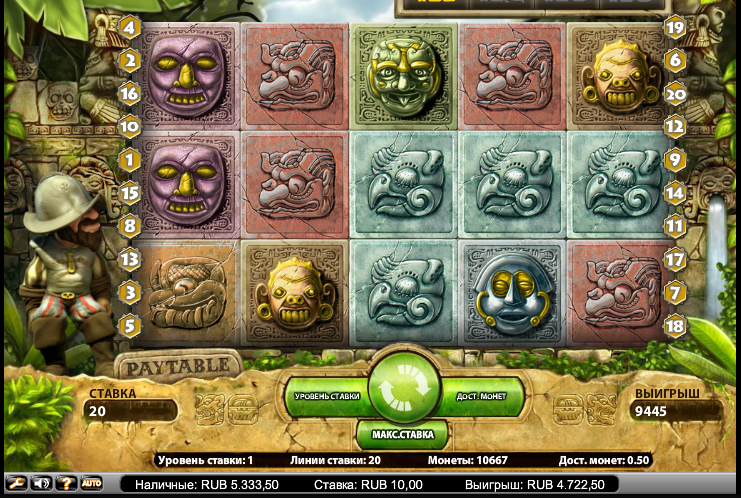Select payline number 13 marker
Viewport: 741px width, 498px height.
[129, 258]
